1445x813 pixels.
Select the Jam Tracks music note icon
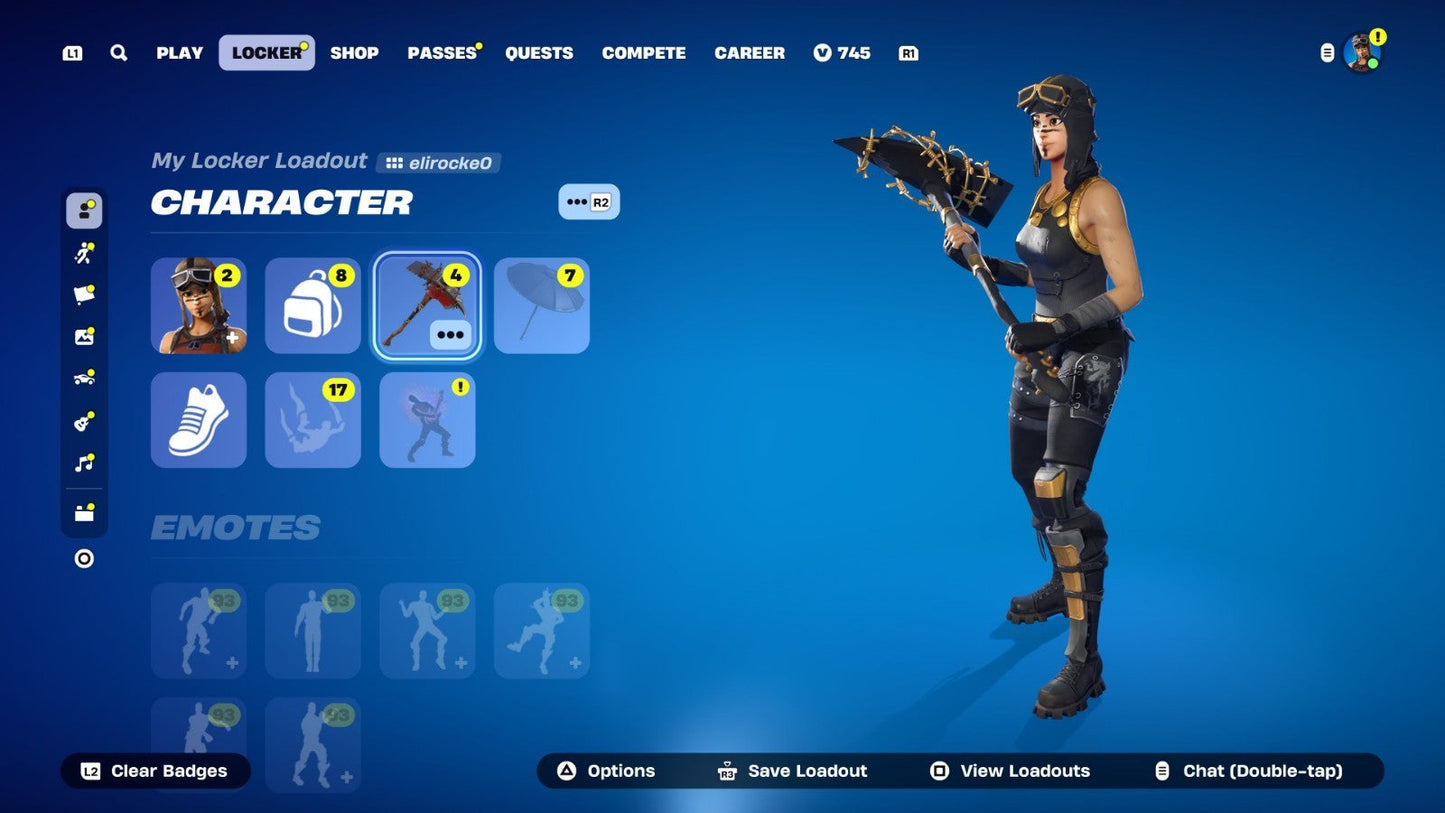coord(84,462)
